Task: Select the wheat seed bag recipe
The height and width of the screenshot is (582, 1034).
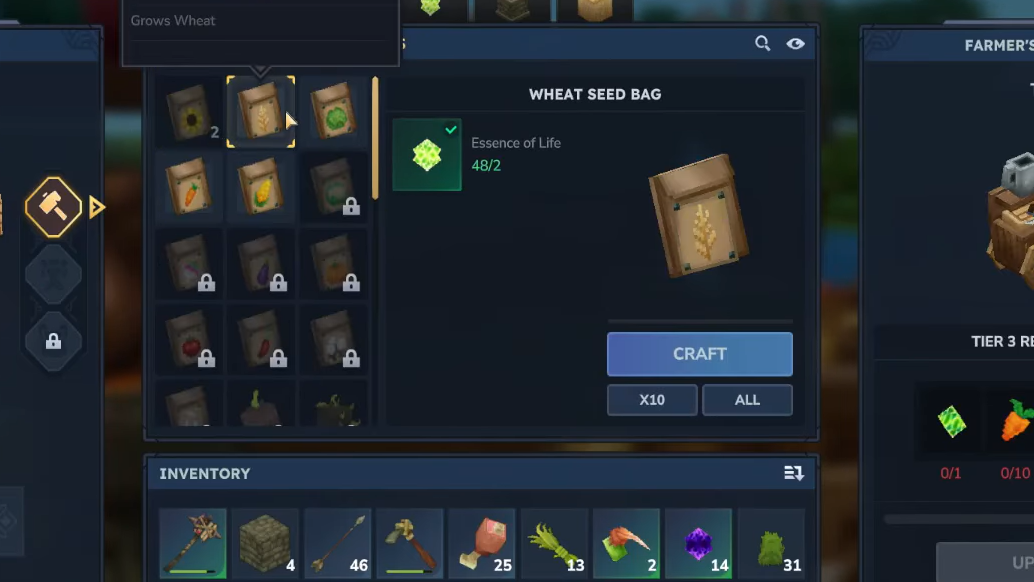Action: pyautogui.click(x=260, y=112)
